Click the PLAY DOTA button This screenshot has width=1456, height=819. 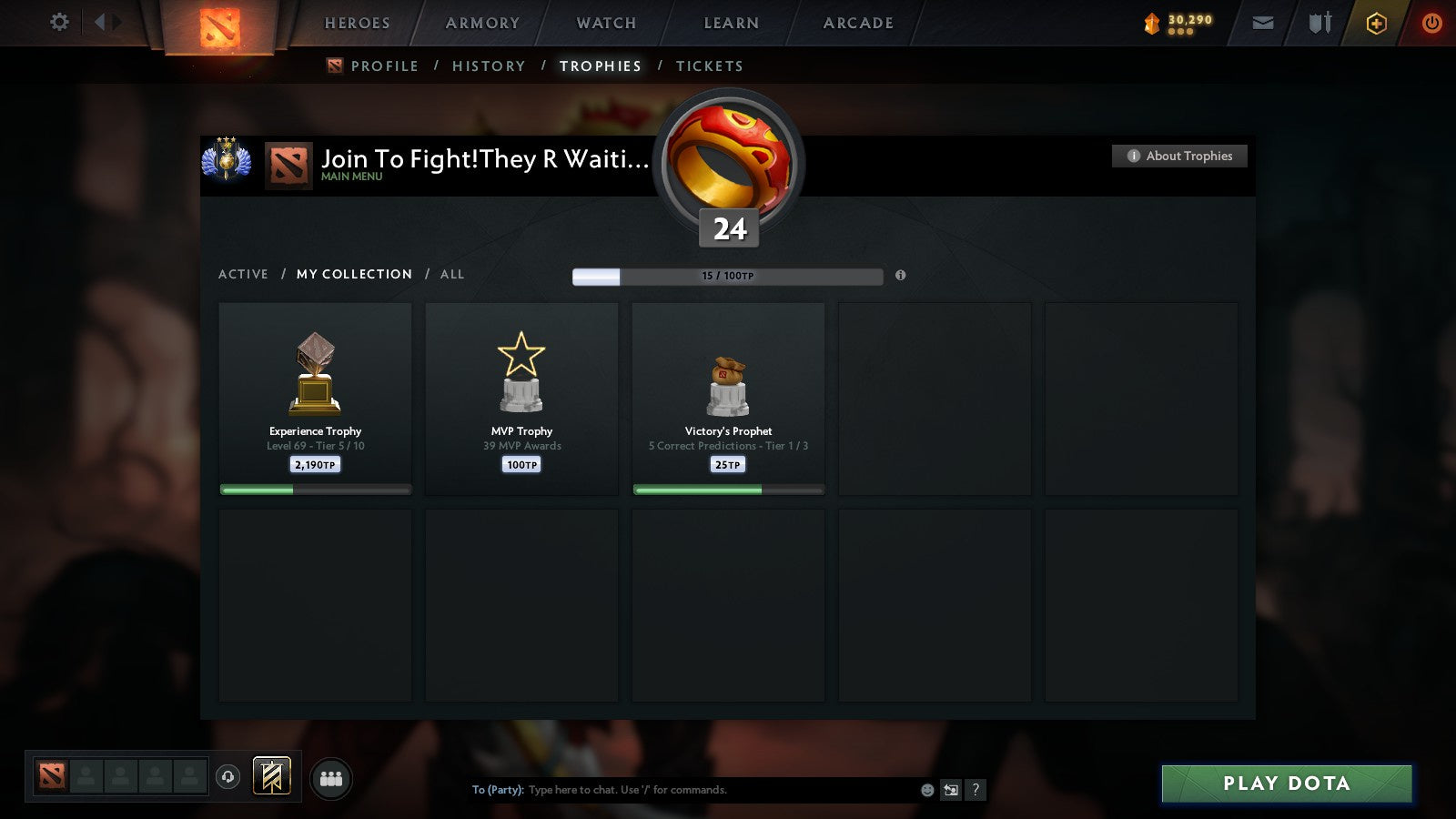tap(1286, 783)
